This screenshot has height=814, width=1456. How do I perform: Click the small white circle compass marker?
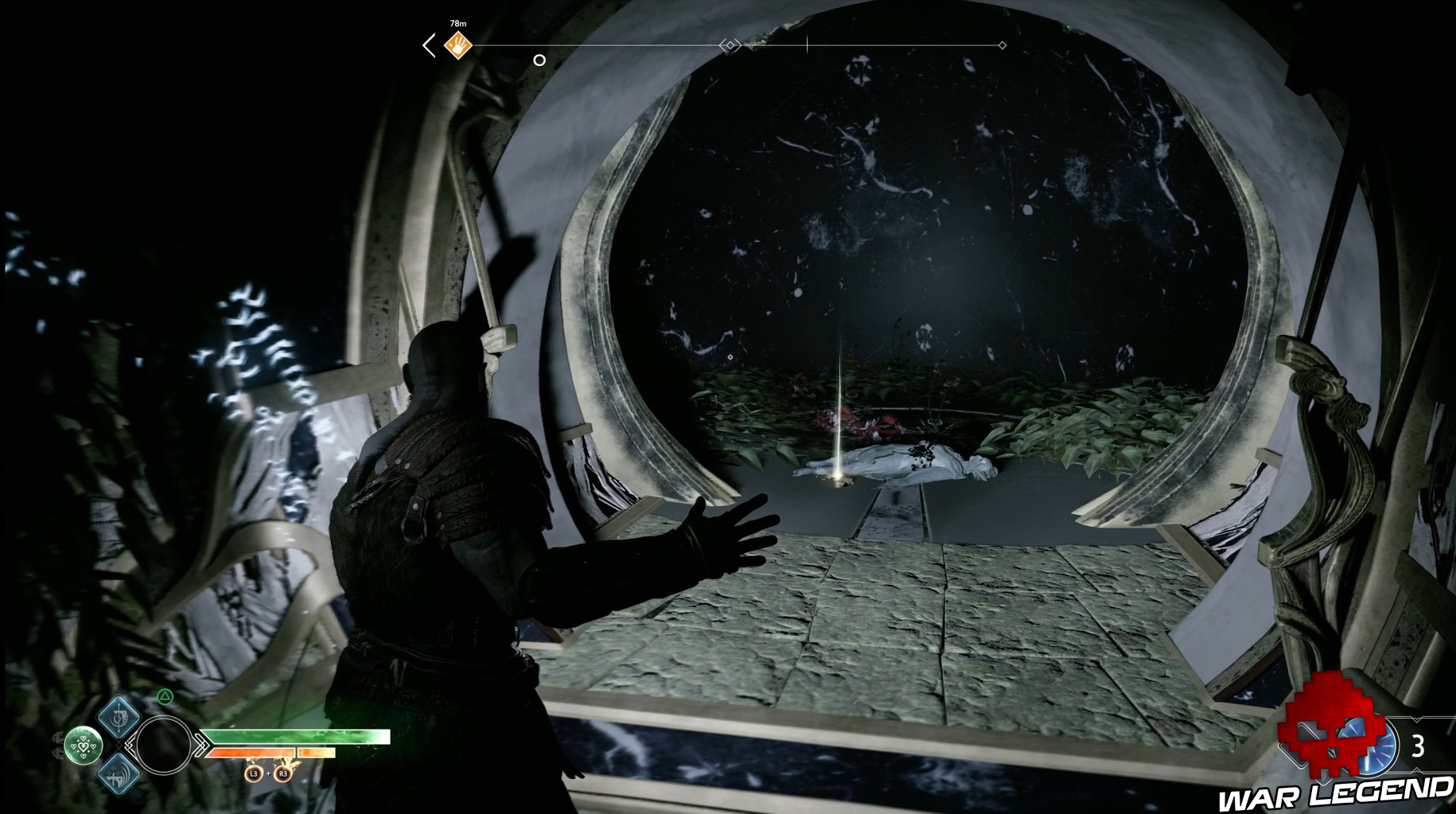pyautogui.click(x=539, y=60)
